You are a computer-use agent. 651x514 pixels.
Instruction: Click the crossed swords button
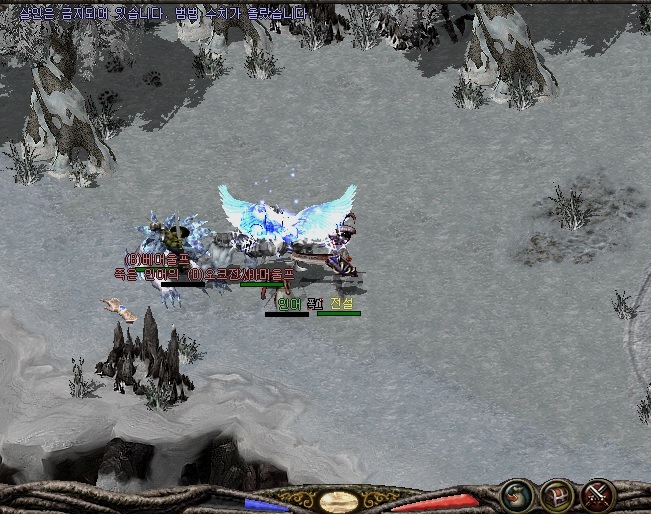point(598,494)
